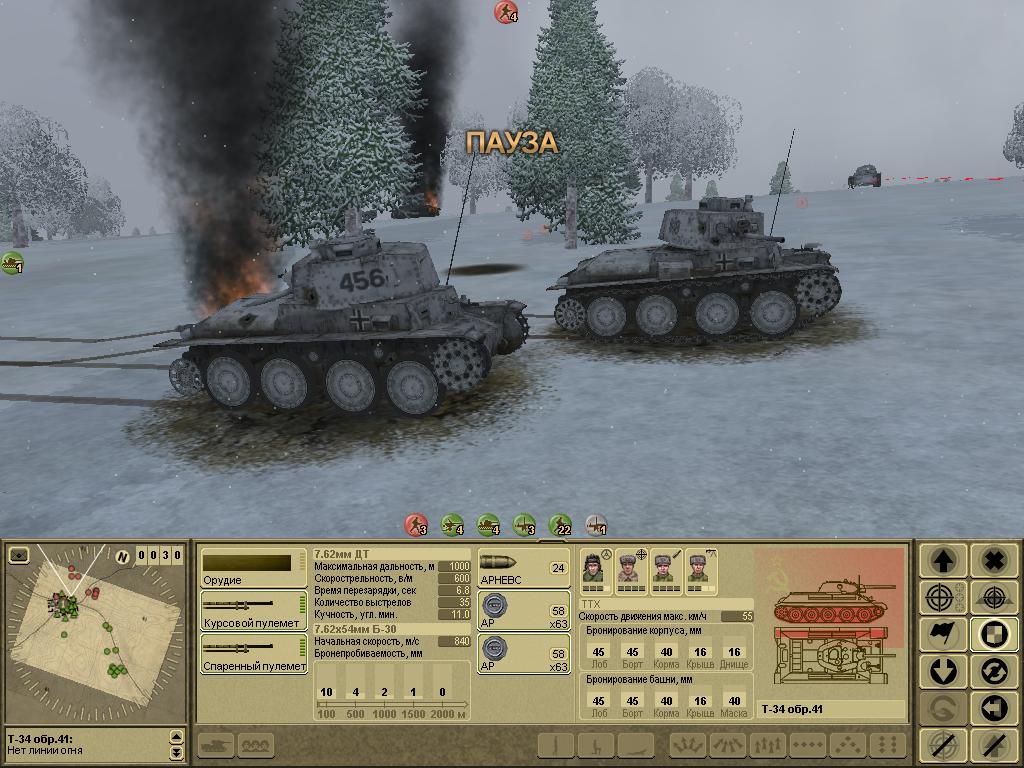The width and height of the screenshot is (1024, 768).
Task: Click the flag order button
Action: pos(942,634)
